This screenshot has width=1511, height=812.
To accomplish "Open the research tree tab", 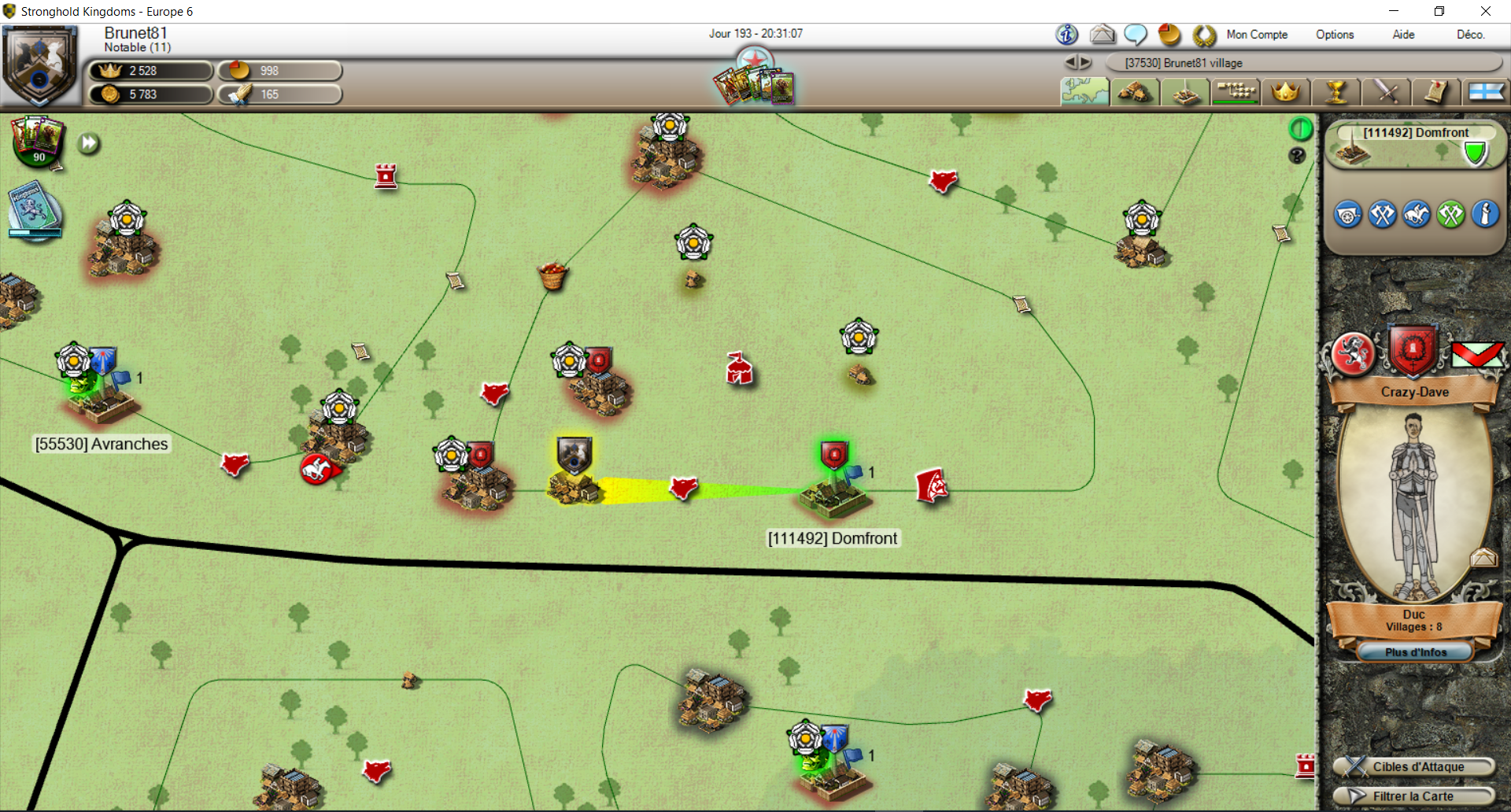I will 1235,92.
